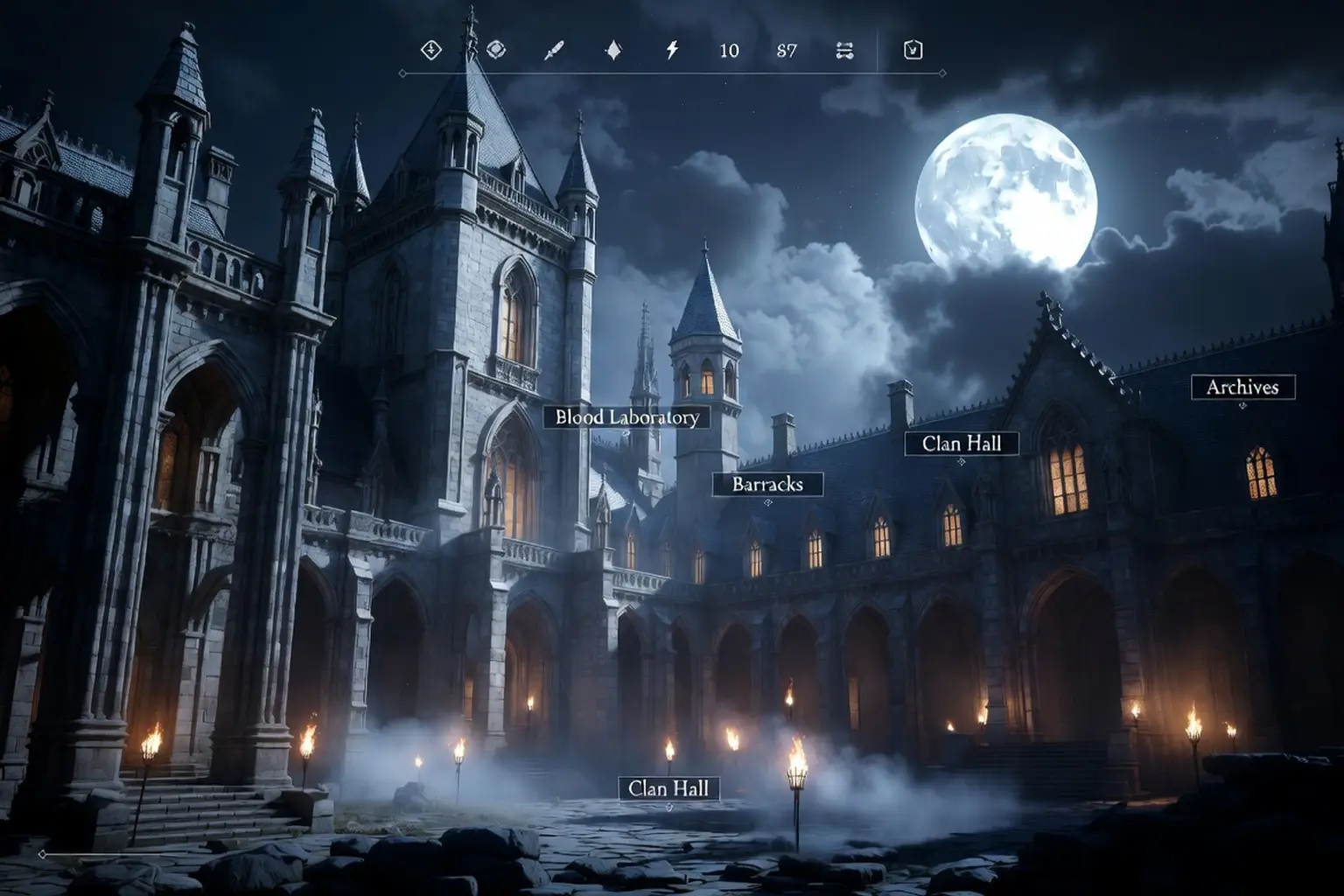This screenshot has width=1344, height=896.
Task: Click the diamond arrow icon in top bar
Action: (x=430, y=50)
